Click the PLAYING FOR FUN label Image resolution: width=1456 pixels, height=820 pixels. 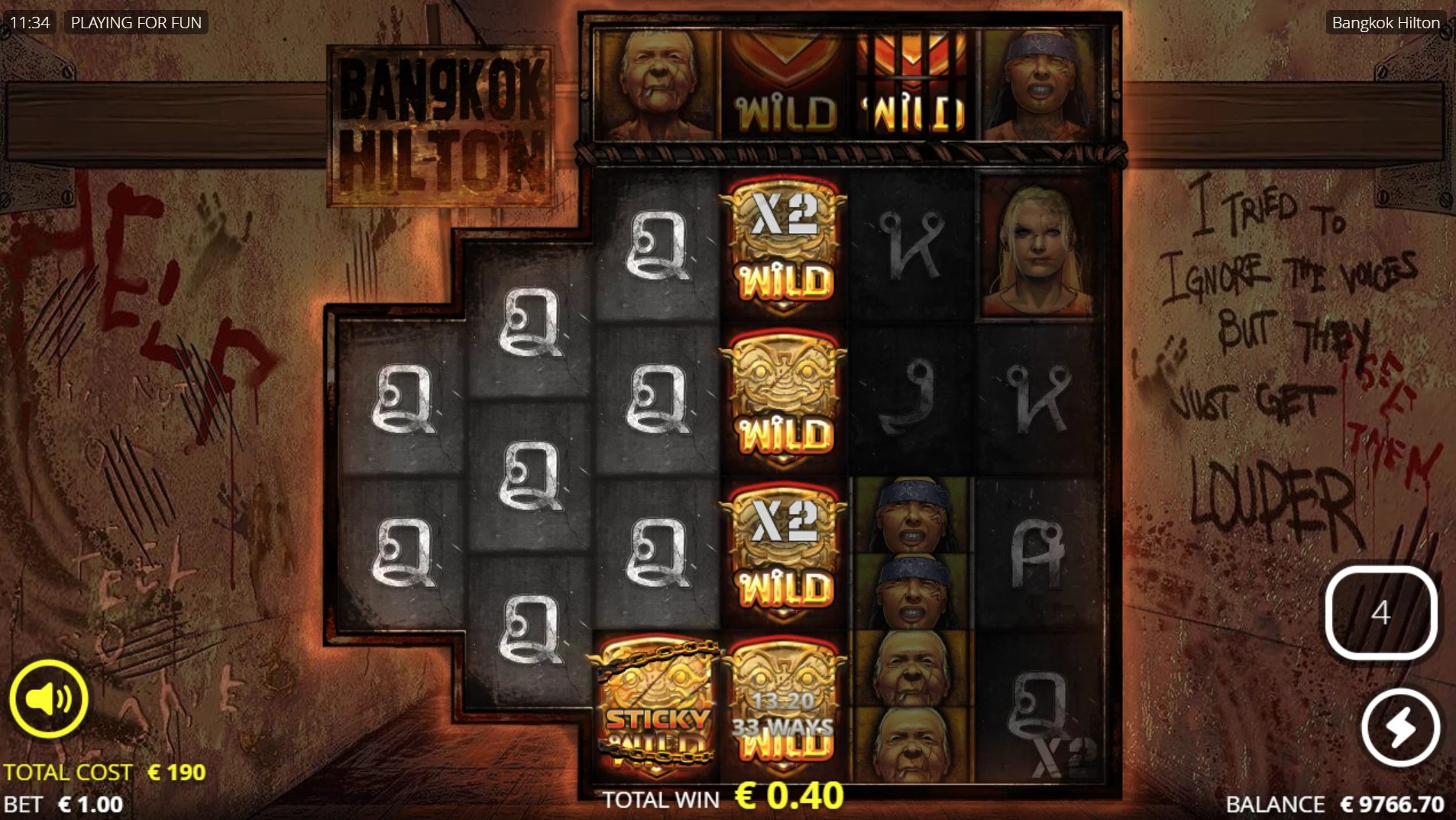(x=136, y=22)
